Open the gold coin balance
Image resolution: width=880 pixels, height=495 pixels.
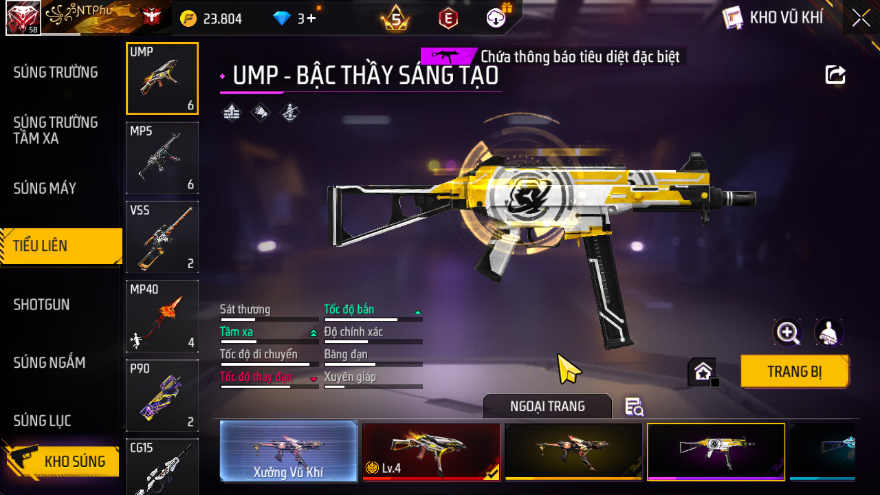click(x=213, y=18)
